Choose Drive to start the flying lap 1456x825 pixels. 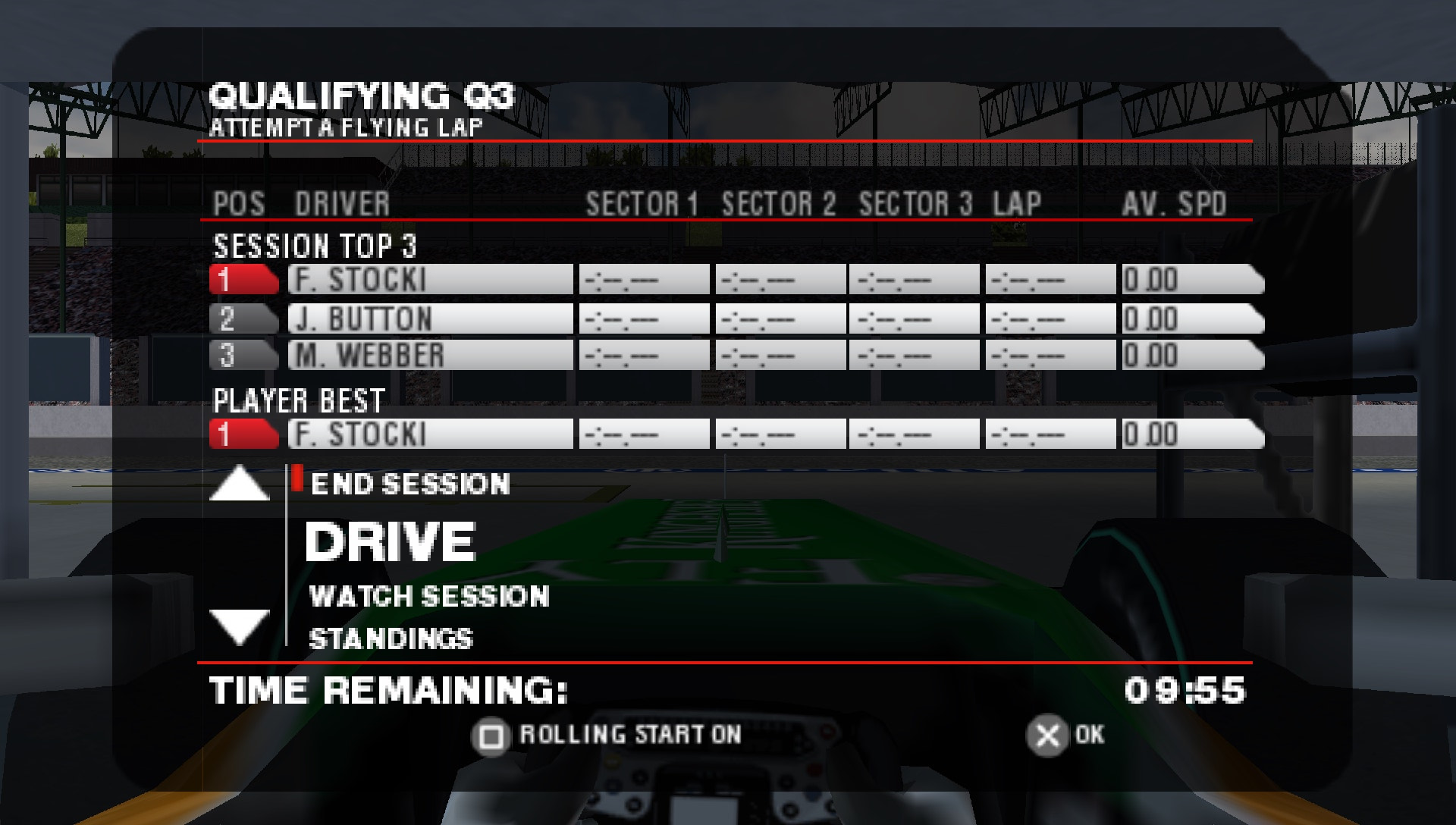390,541
